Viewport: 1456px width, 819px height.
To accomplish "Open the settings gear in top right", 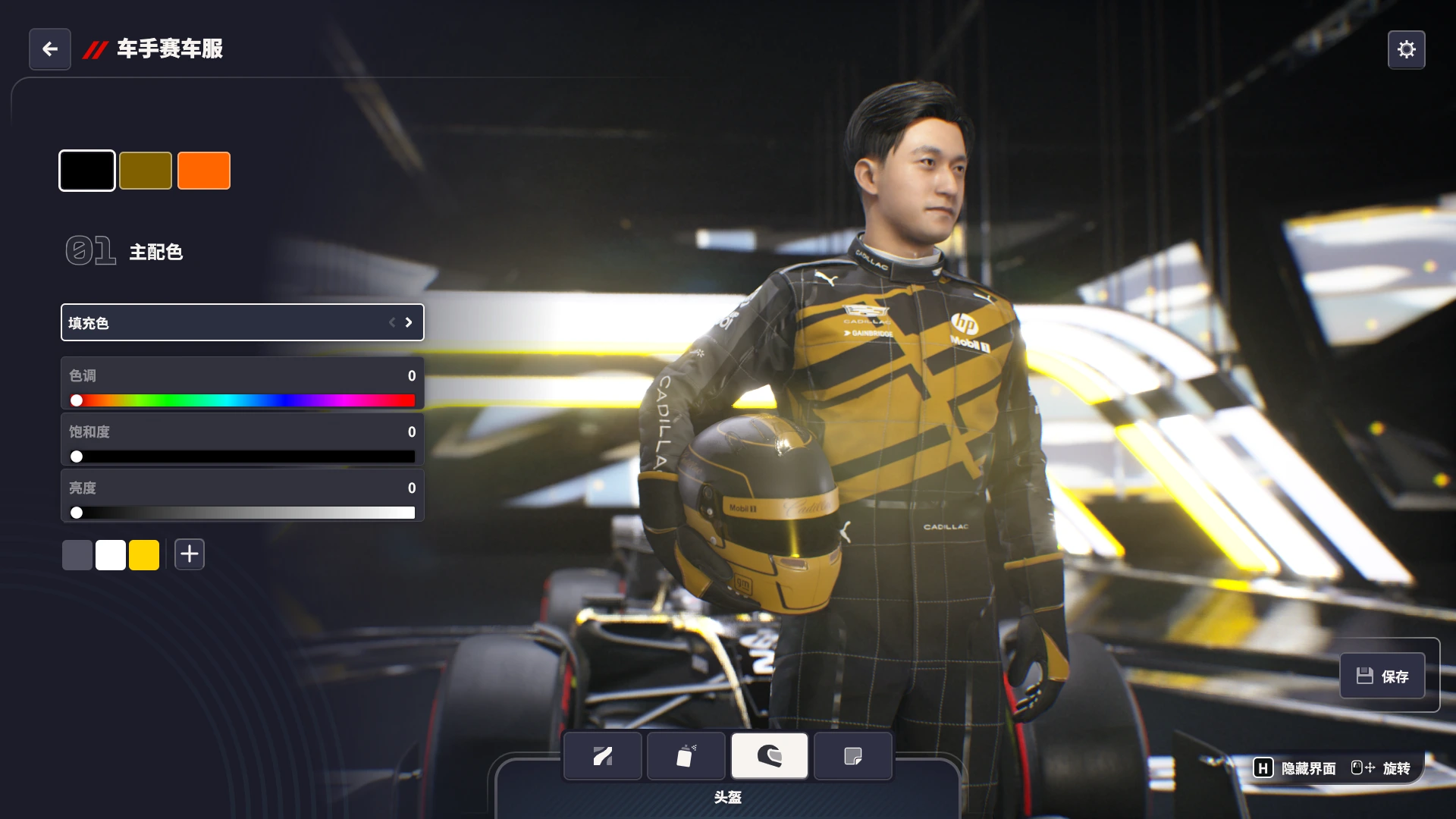I will point(1407,49).
